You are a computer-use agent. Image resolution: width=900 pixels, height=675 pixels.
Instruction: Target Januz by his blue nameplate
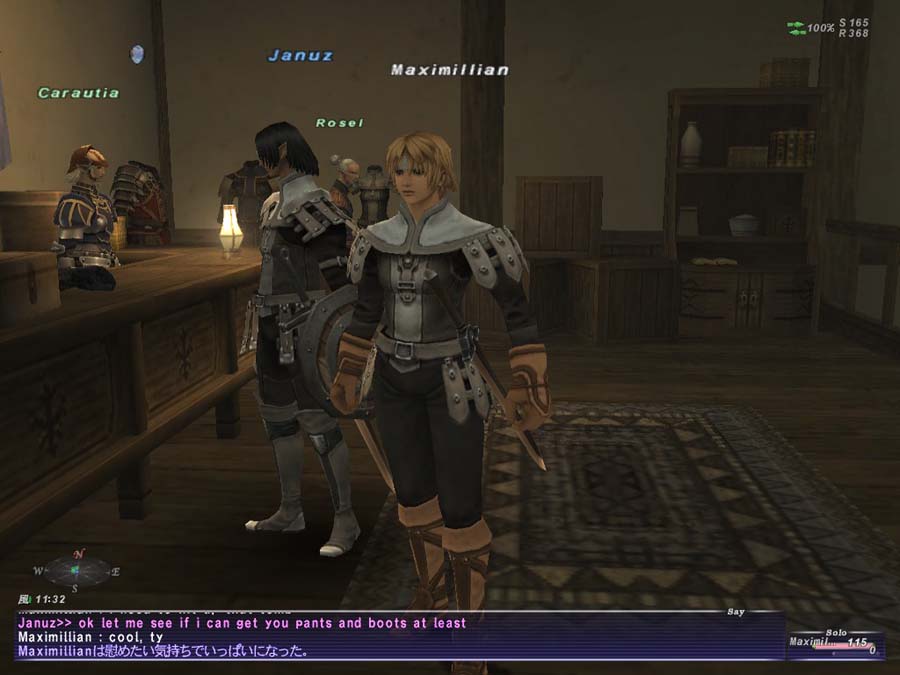tap(300, 56)
